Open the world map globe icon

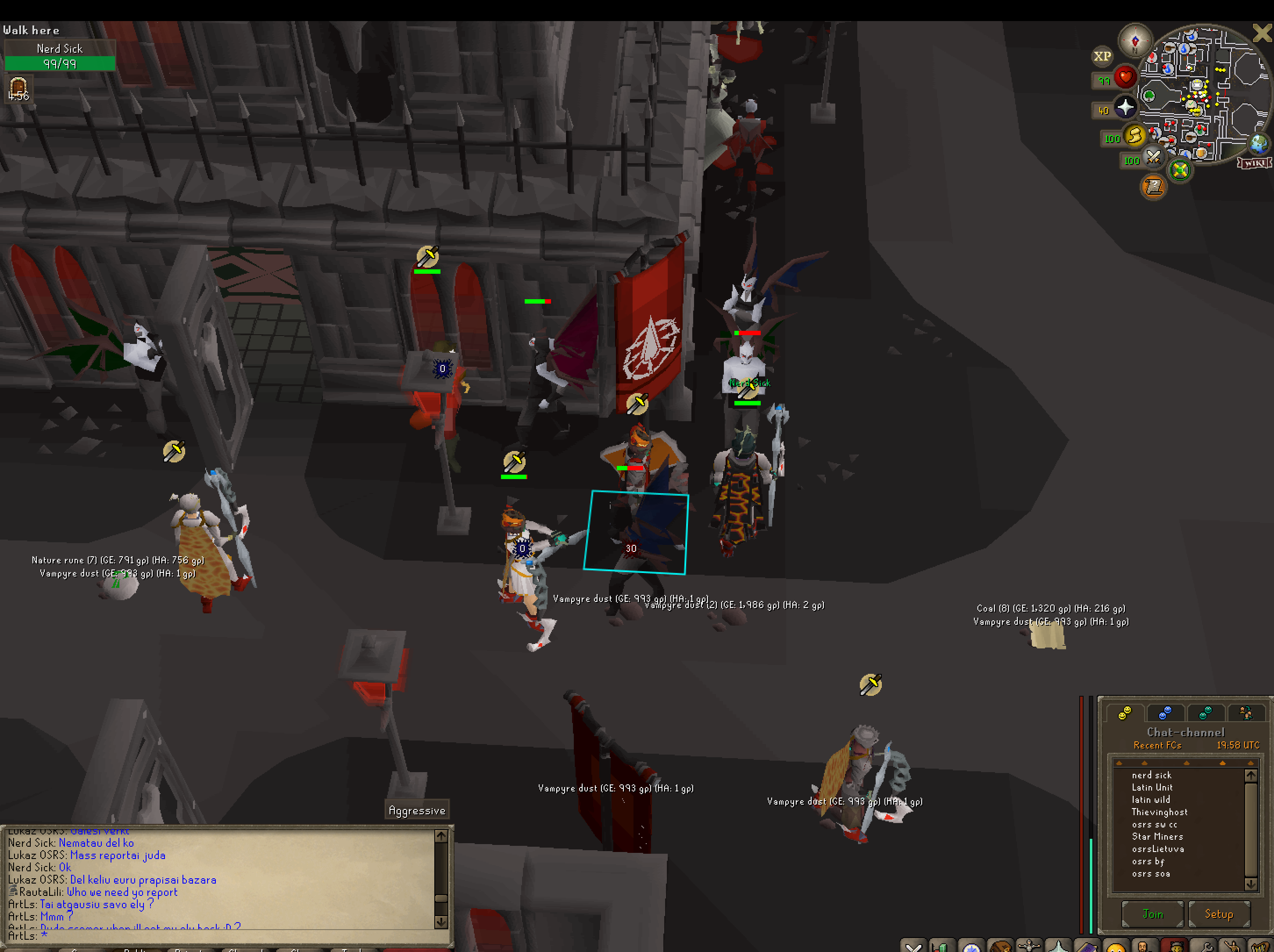coord(1258,143)
